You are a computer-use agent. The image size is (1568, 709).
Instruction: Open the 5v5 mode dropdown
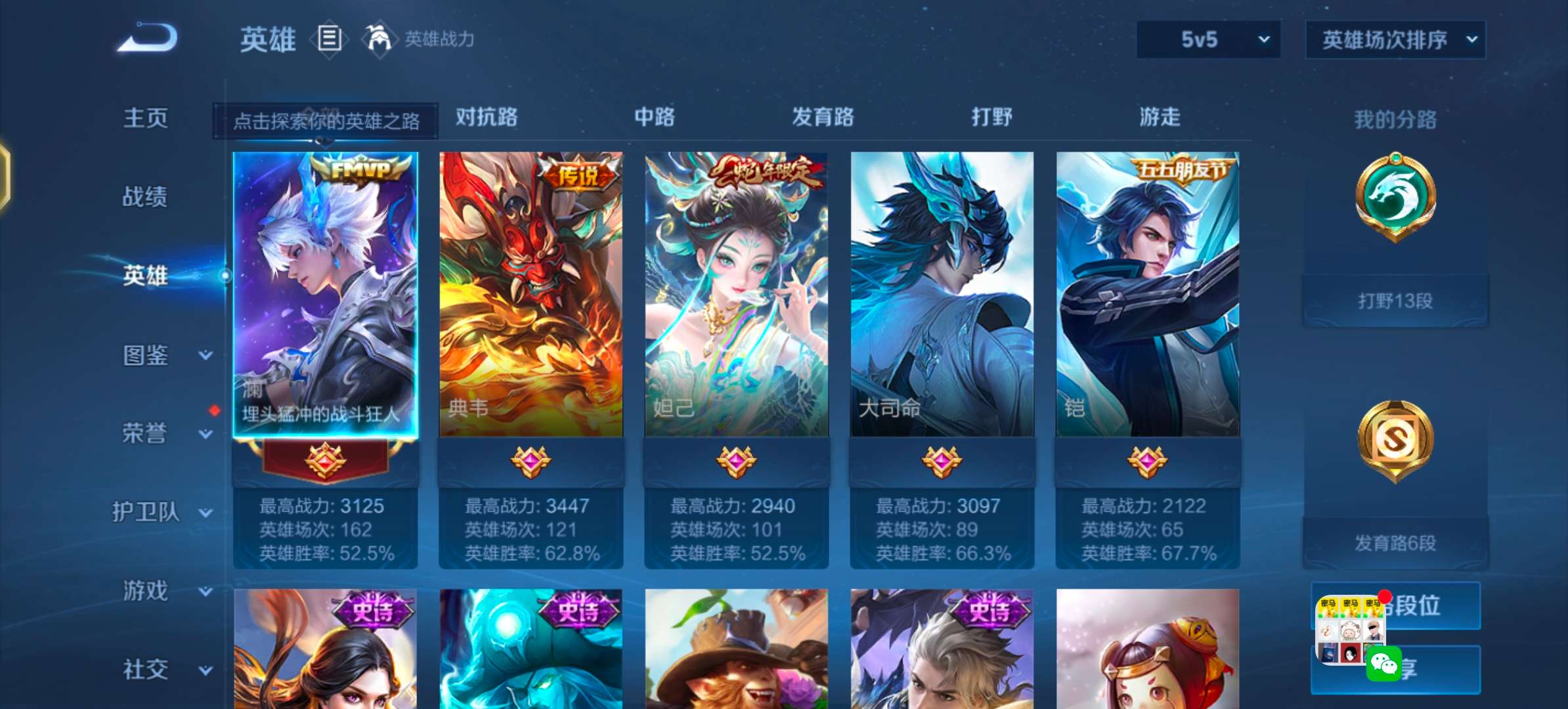point(1207,39)
